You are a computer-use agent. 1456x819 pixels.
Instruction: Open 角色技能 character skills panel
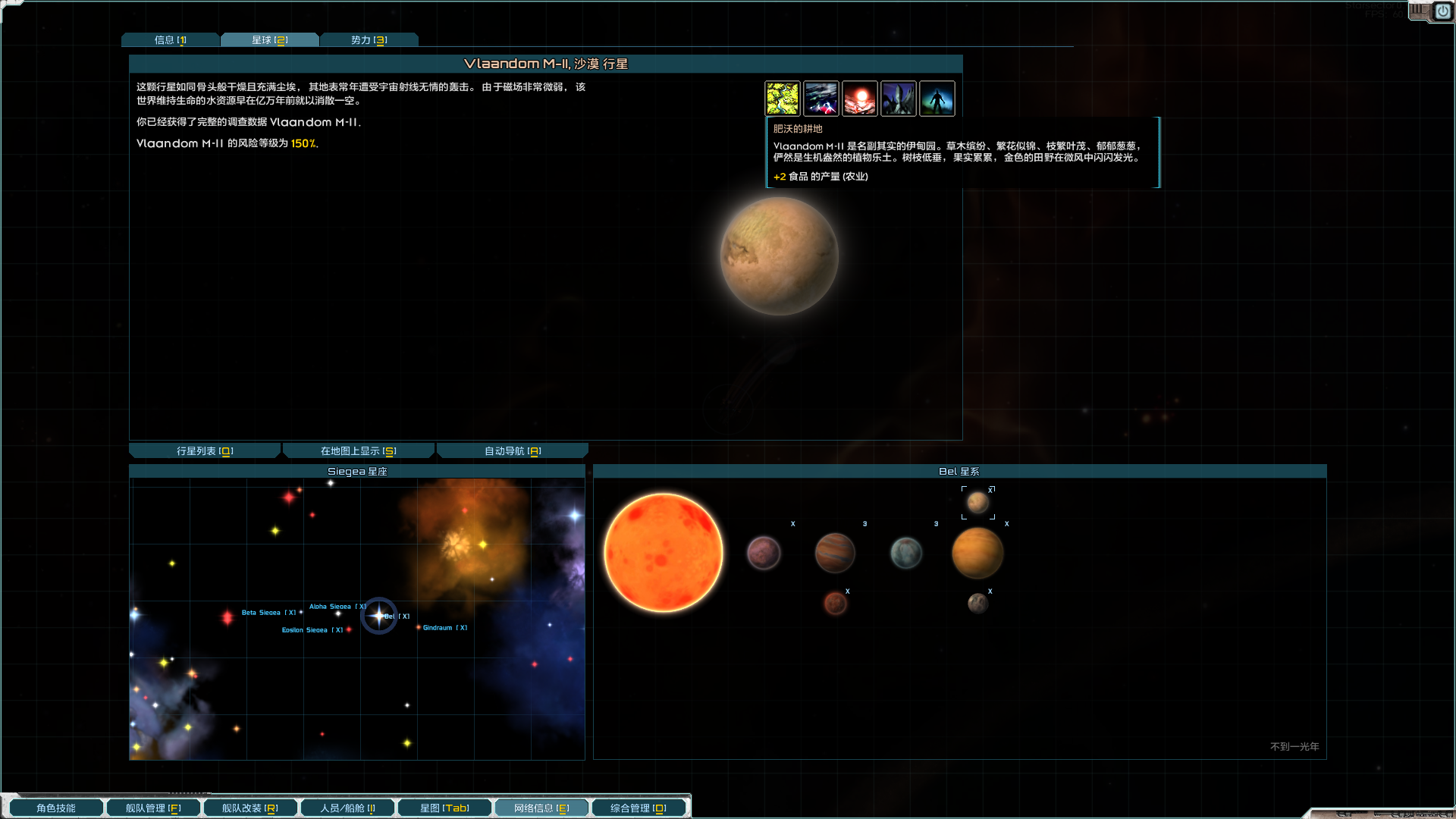(55, 808)
